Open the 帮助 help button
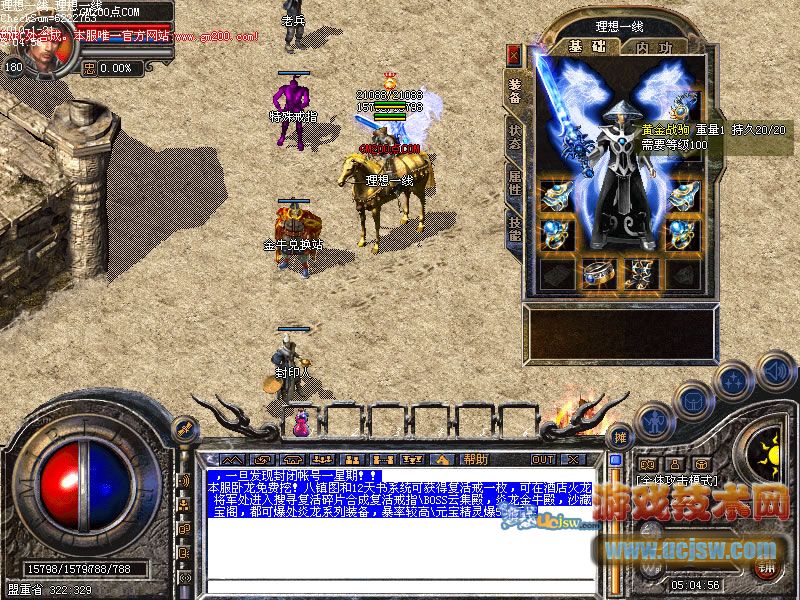The height and width of the screenshot is (600, 800). click(x=475, y=459)
